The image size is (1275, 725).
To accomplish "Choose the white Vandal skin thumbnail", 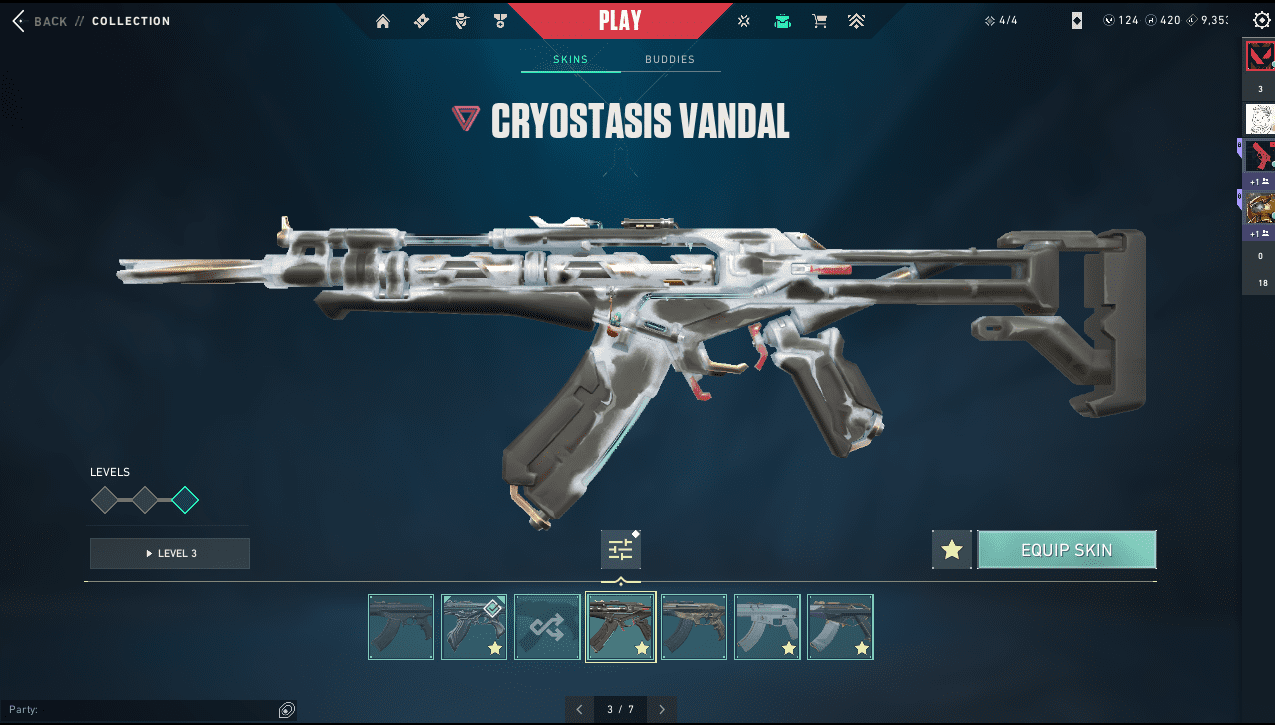I will 767,627.
